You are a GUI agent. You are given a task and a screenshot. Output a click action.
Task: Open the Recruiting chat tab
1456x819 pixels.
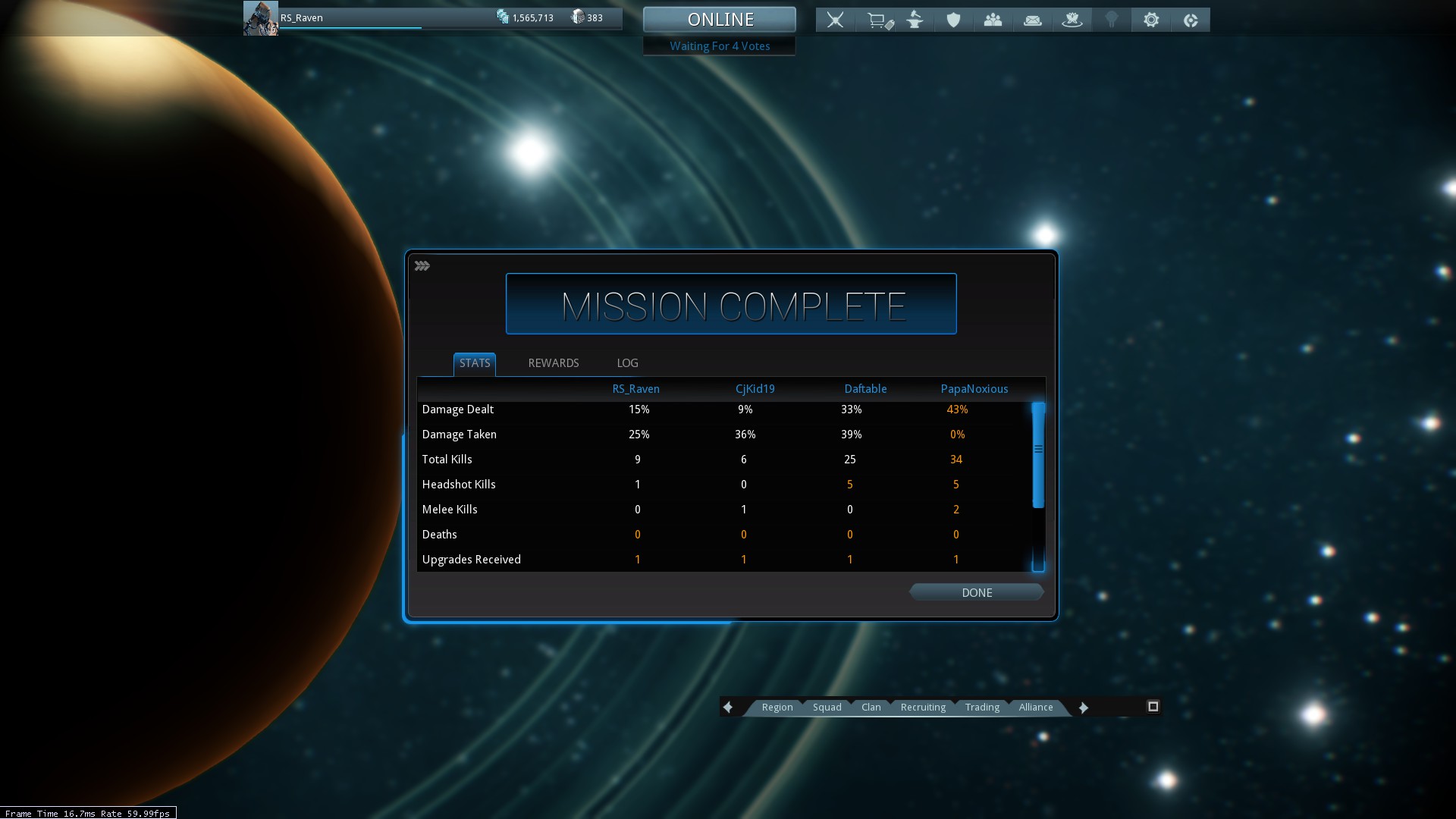click(x=923, y=707)
